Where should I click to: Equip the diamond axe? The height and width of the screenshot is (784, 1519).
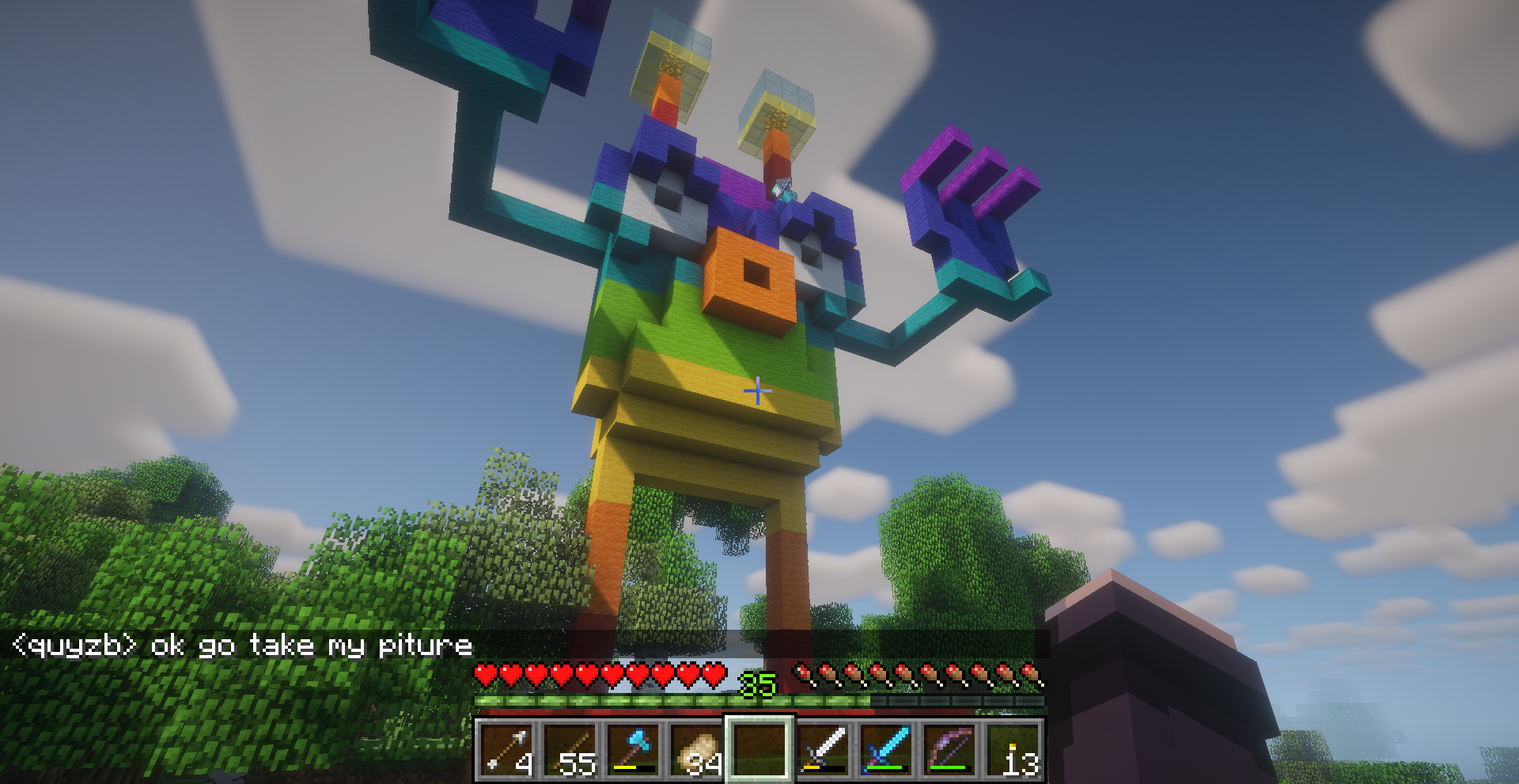[x=634, y=749]
